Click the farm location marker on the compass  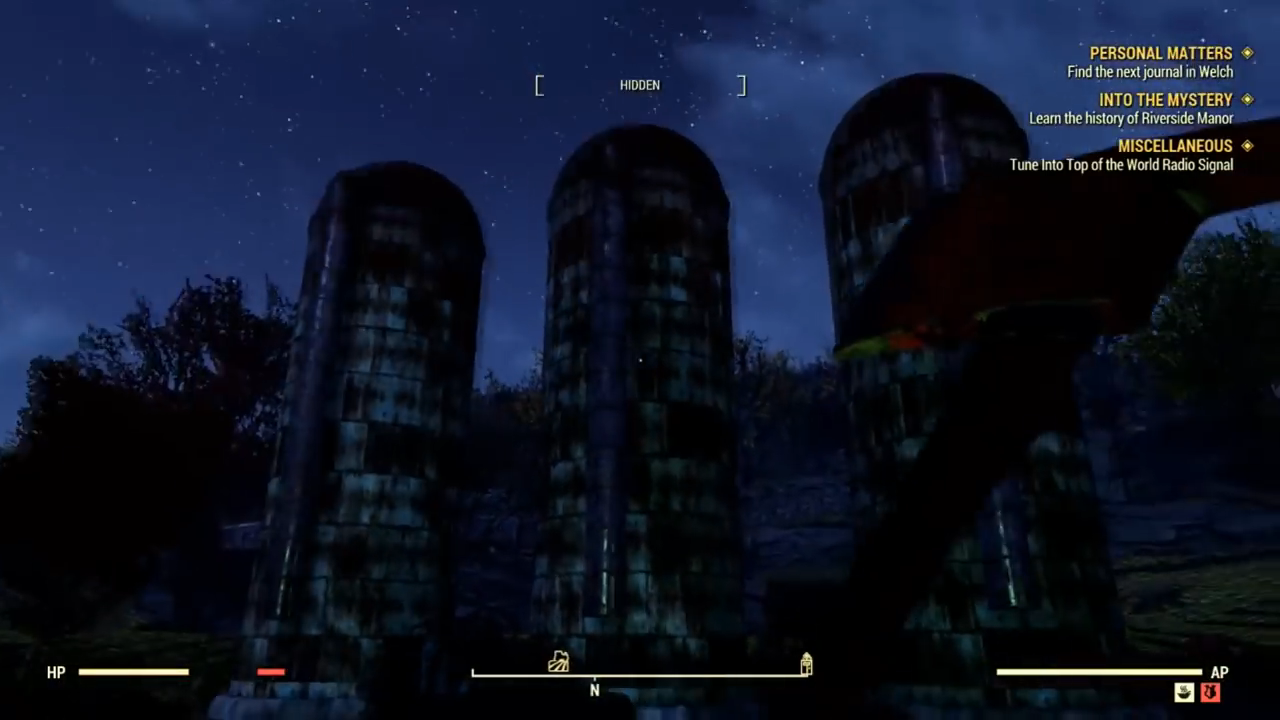click(x=559, y=661)
